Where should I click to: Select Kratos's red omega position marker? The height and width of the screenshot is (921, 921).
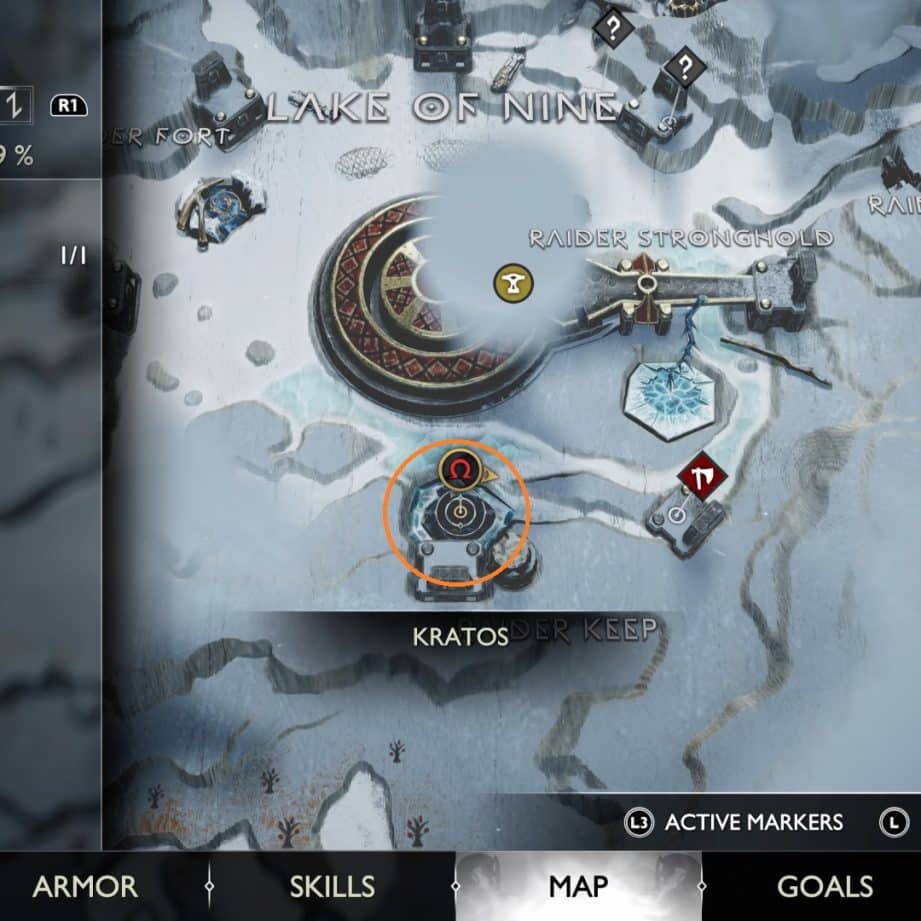pyautogui.click(x=457, y=469)
